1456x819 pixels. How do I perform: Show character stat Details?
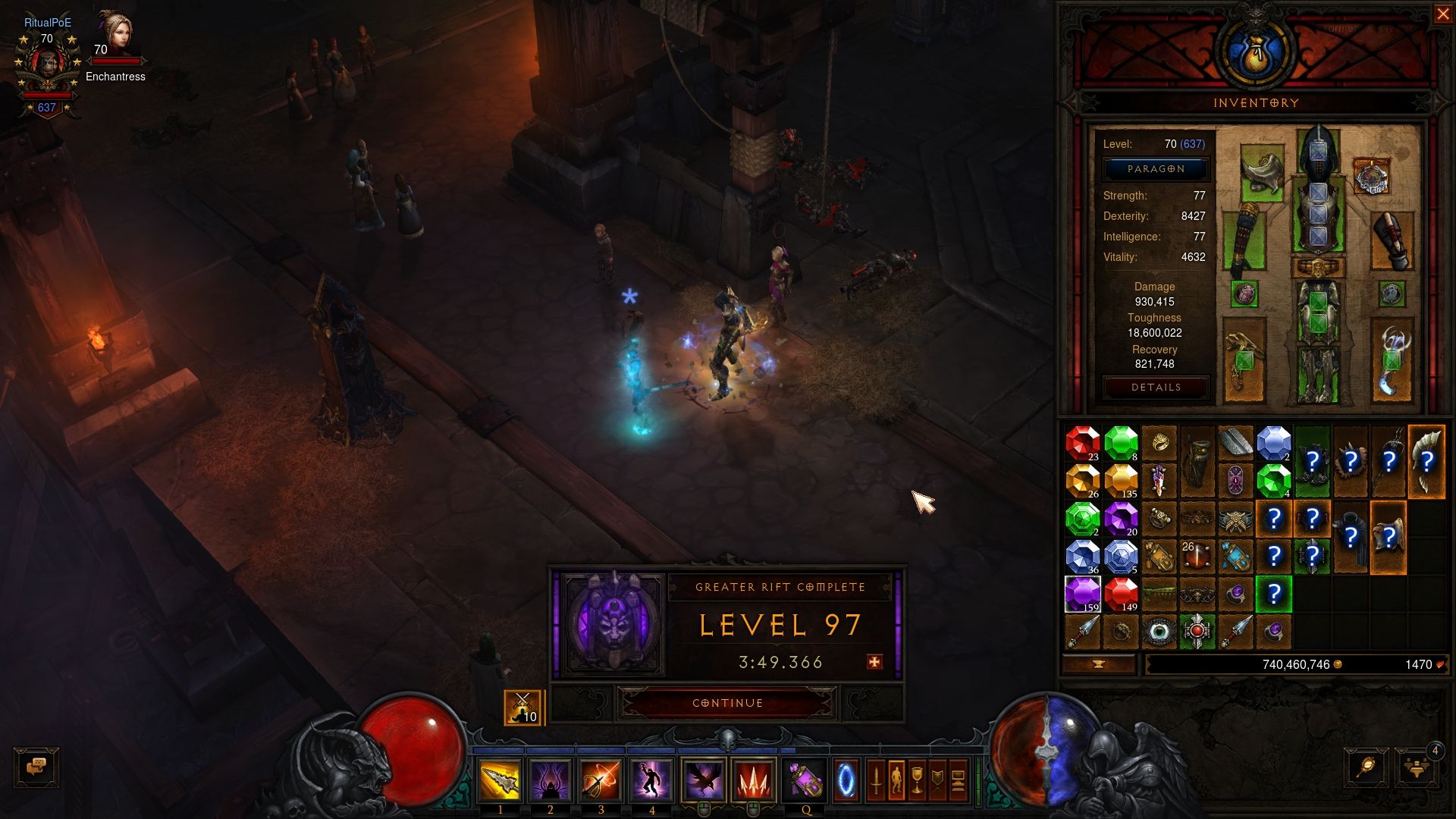tap(1155, 388)
